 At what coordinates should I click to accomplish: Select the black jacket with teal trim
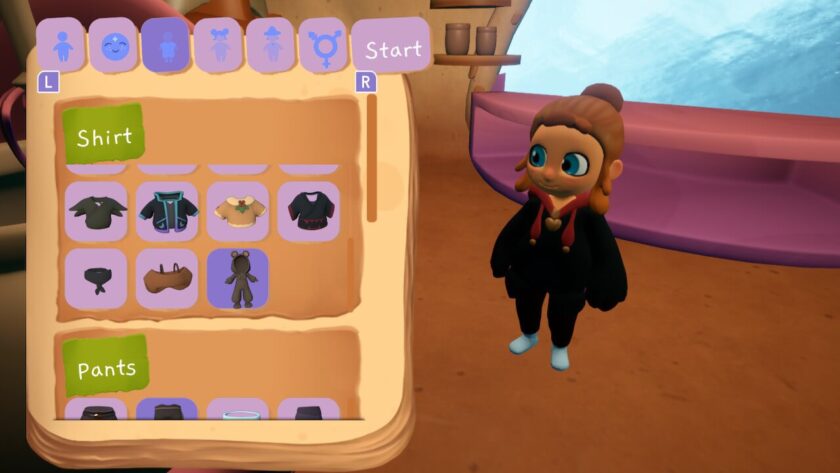tap(167, 210)
